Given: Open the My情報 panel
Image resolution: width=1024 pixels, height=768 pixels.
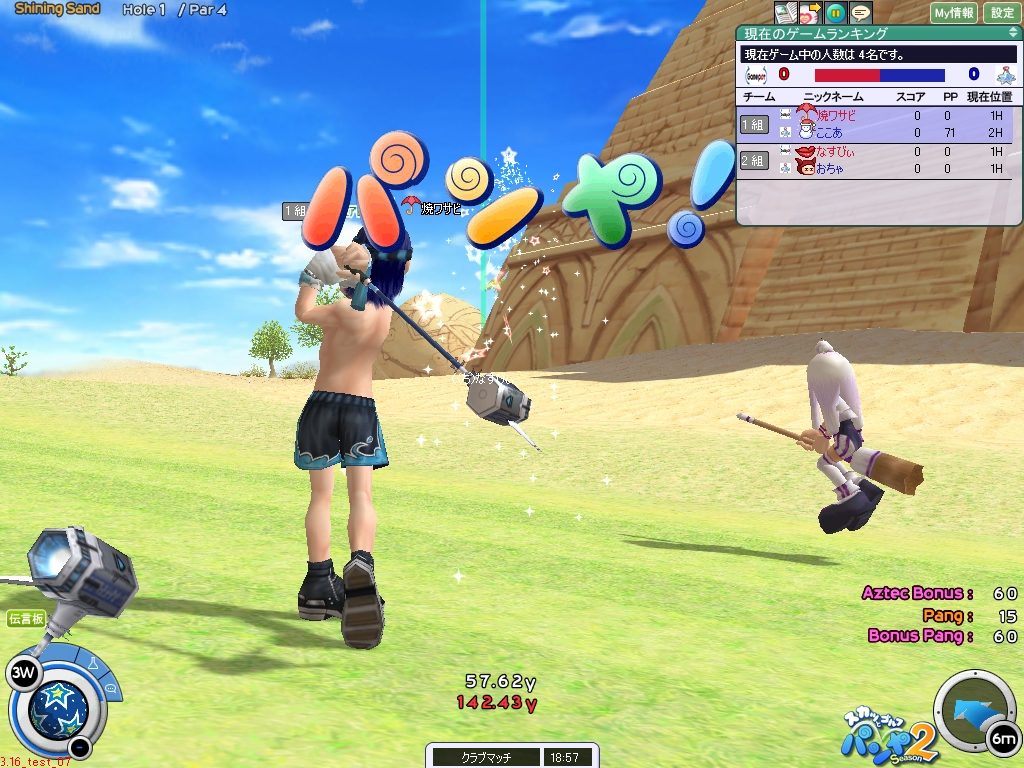Looking at the screenshot, I should [954, 13].
